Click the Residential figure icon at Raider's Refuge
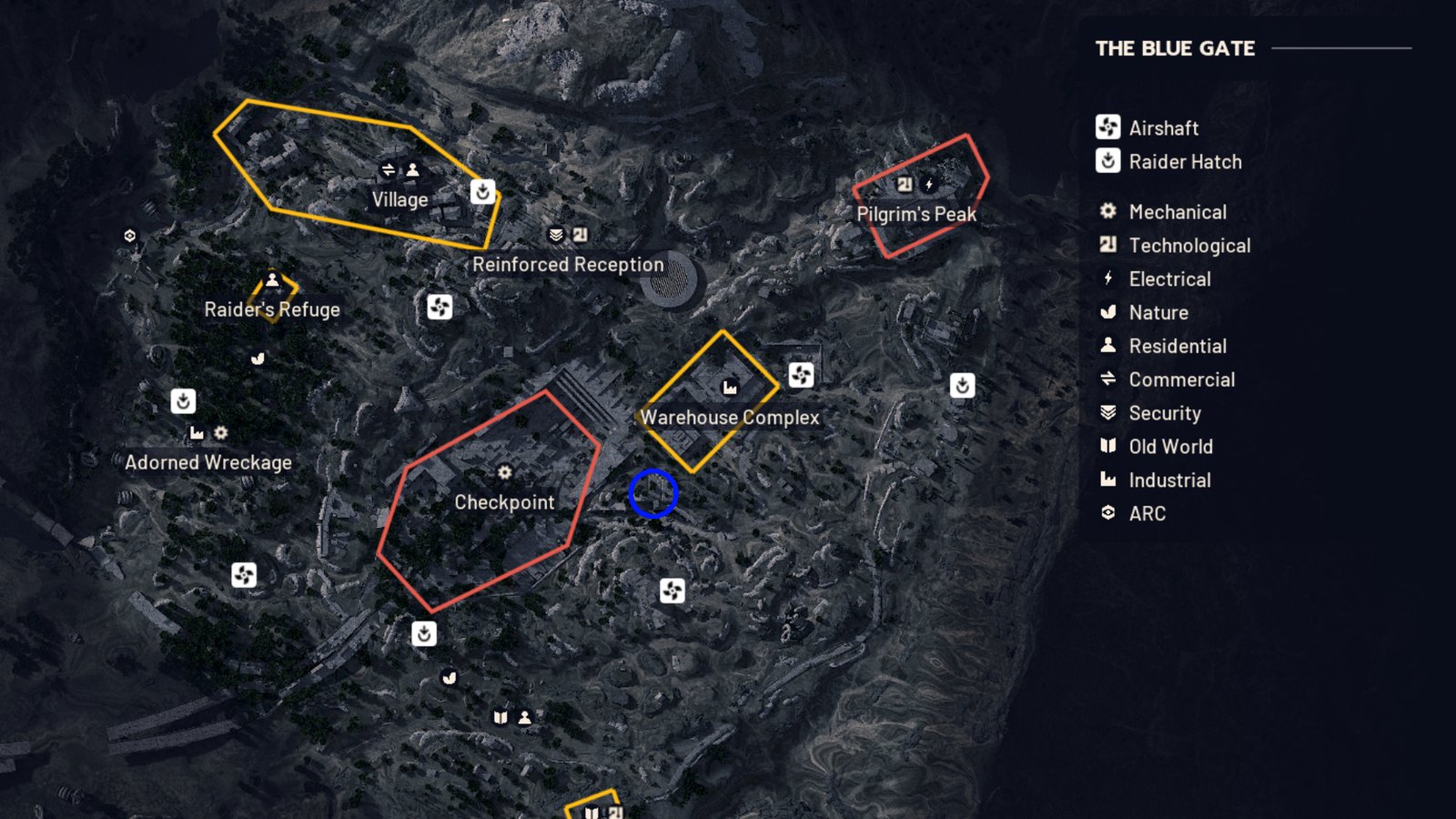 tap(272, 279)
